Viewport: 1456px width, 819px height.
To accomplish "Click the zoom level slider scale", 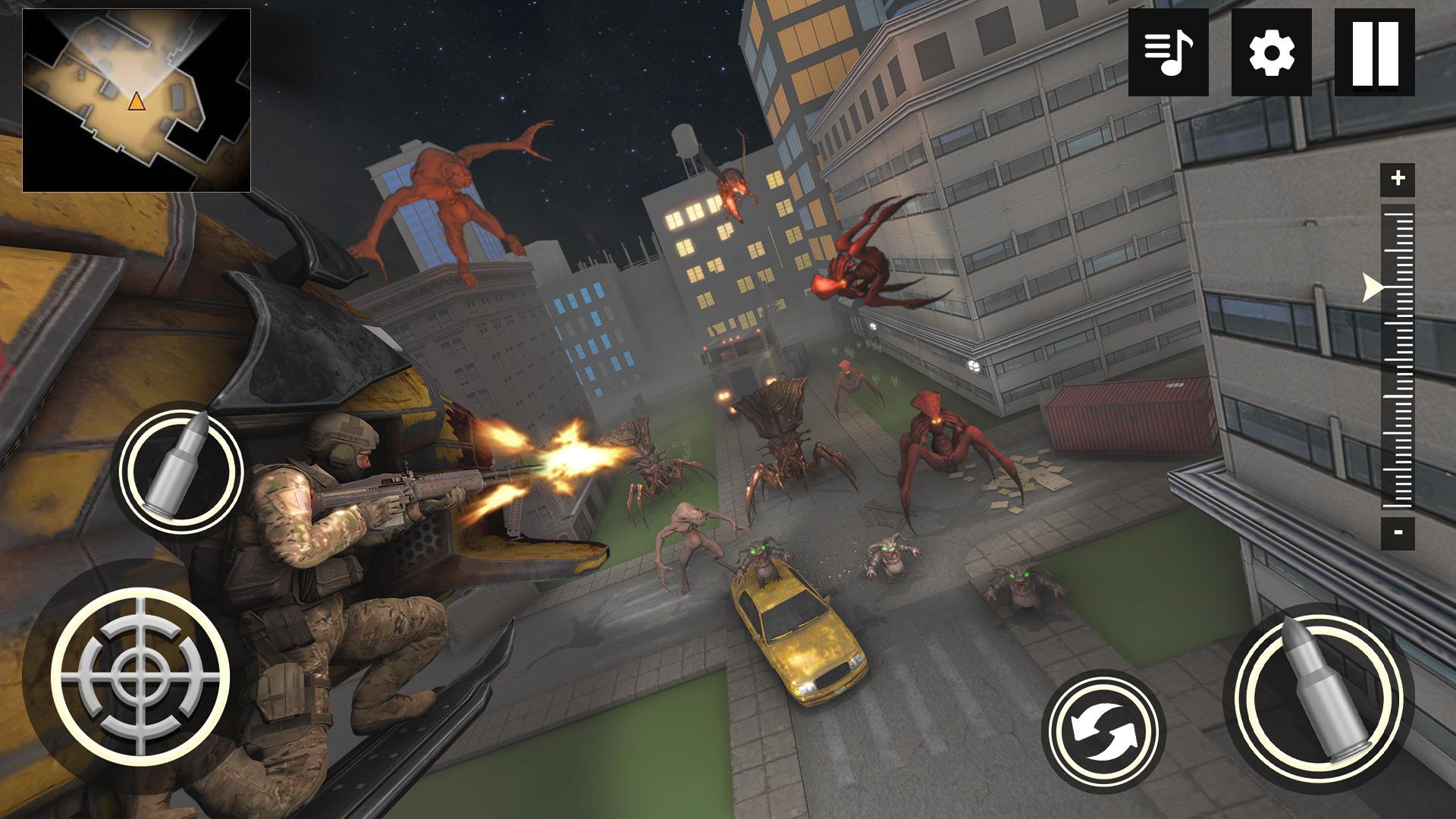I will pos(1398,356).
